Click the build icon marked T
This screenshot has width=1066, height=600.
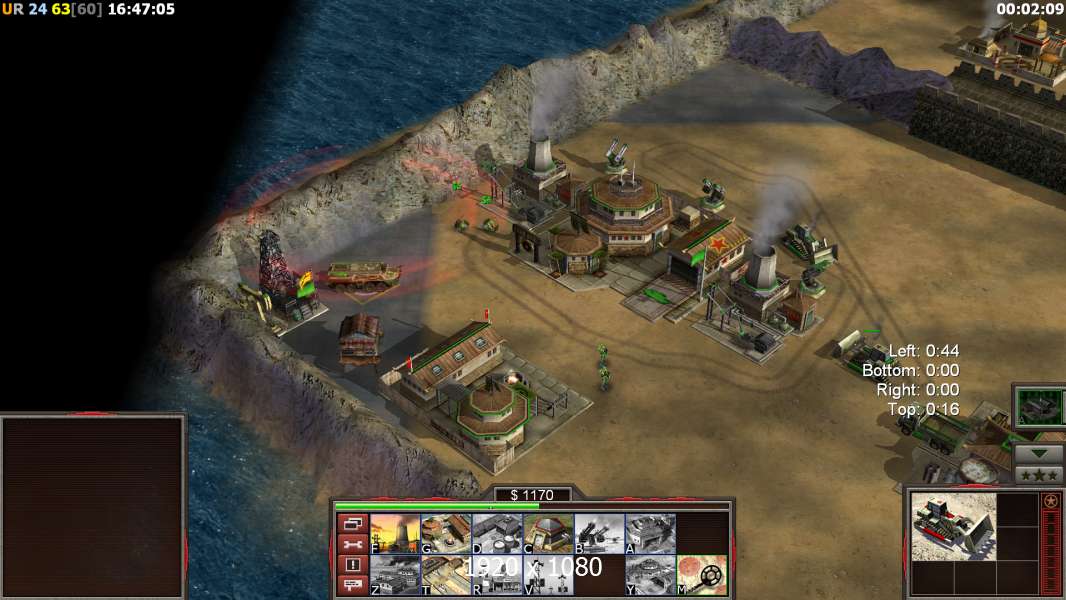[x=446, y=575]
